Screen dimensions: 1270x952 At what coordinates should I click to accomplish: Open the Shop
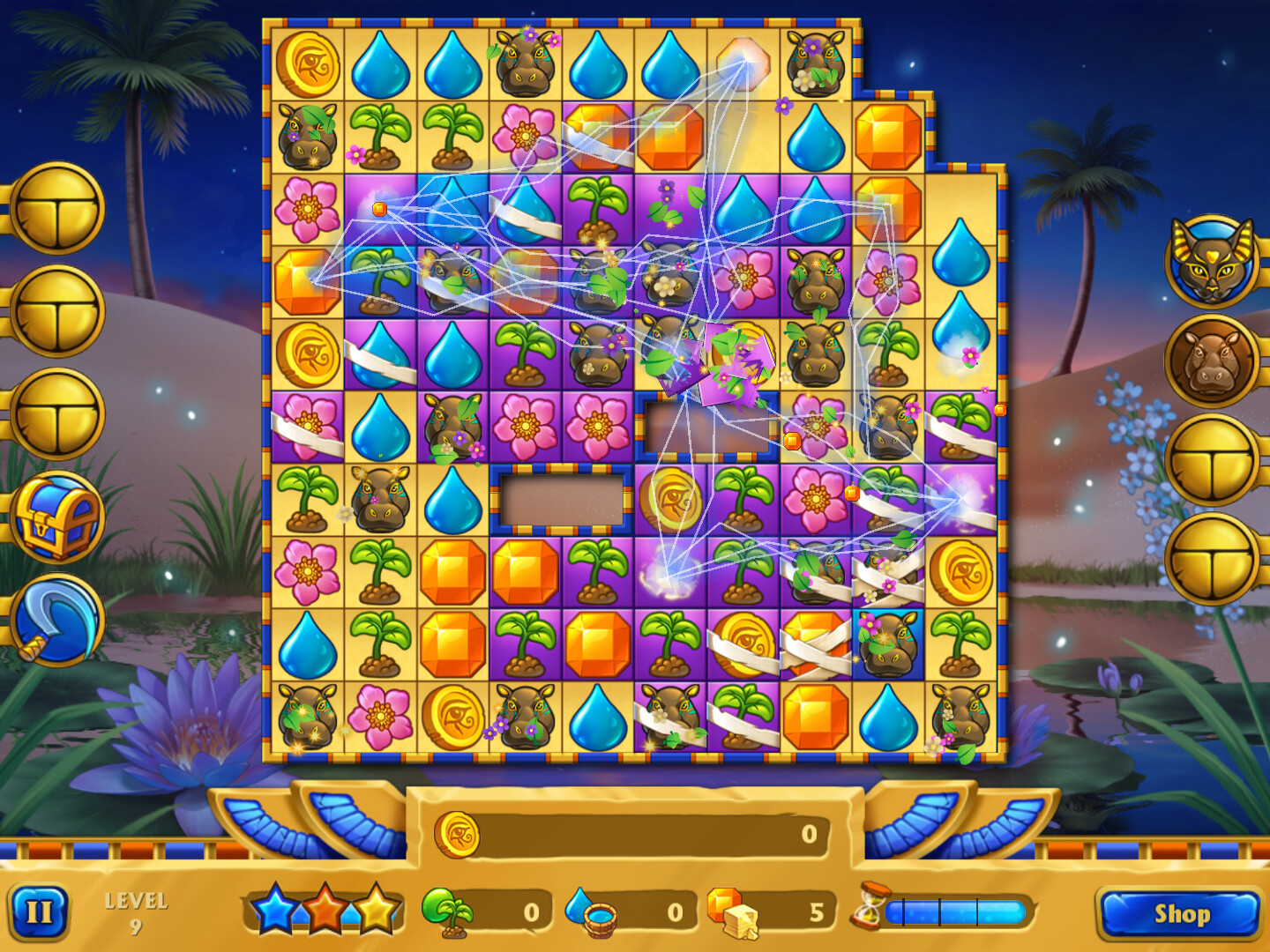pos(1183,914)
